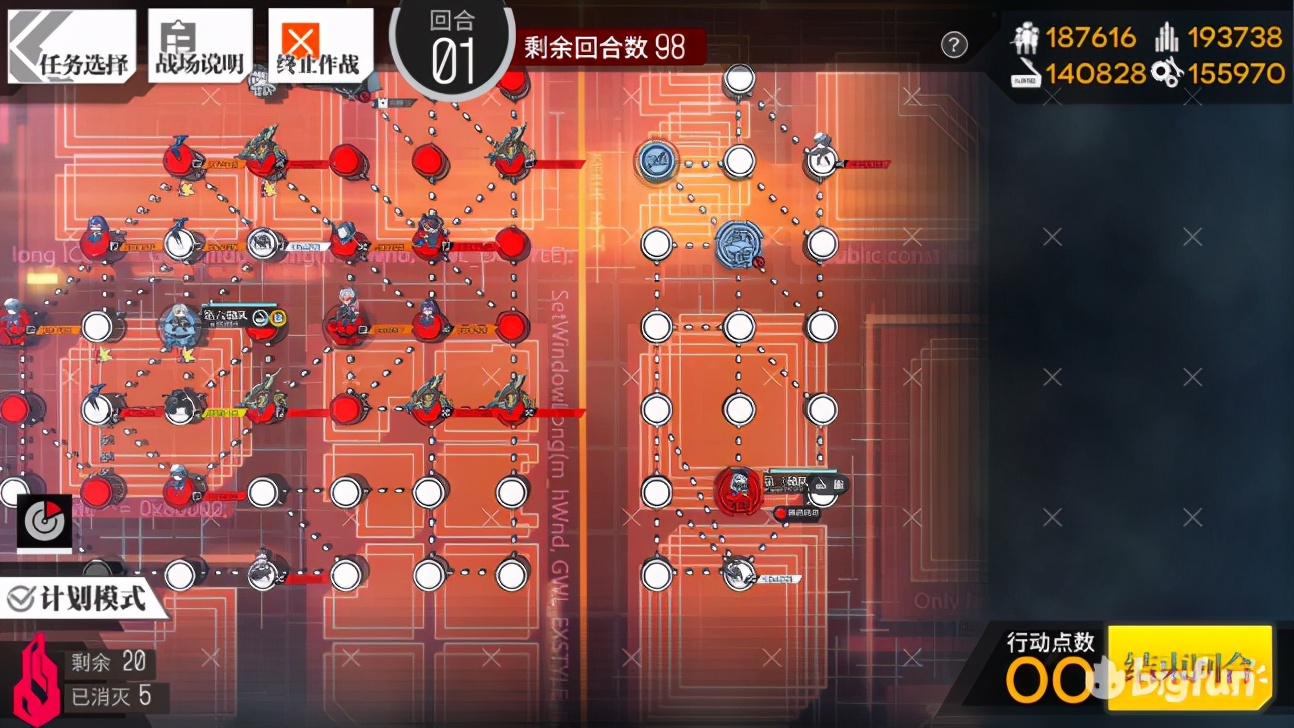Click the rations counter showing 140828
The height and width of the screenshot is (728, 1294).
pyautogui.click(x=1097, y=73)
